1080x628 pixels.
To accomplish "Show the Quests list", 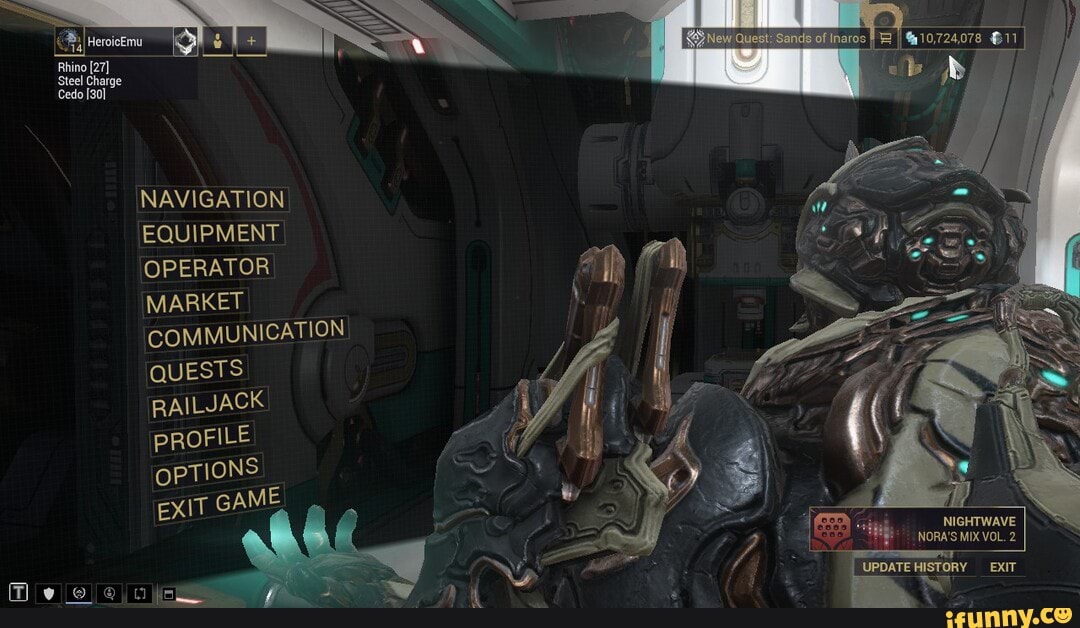I will [197, 371].
